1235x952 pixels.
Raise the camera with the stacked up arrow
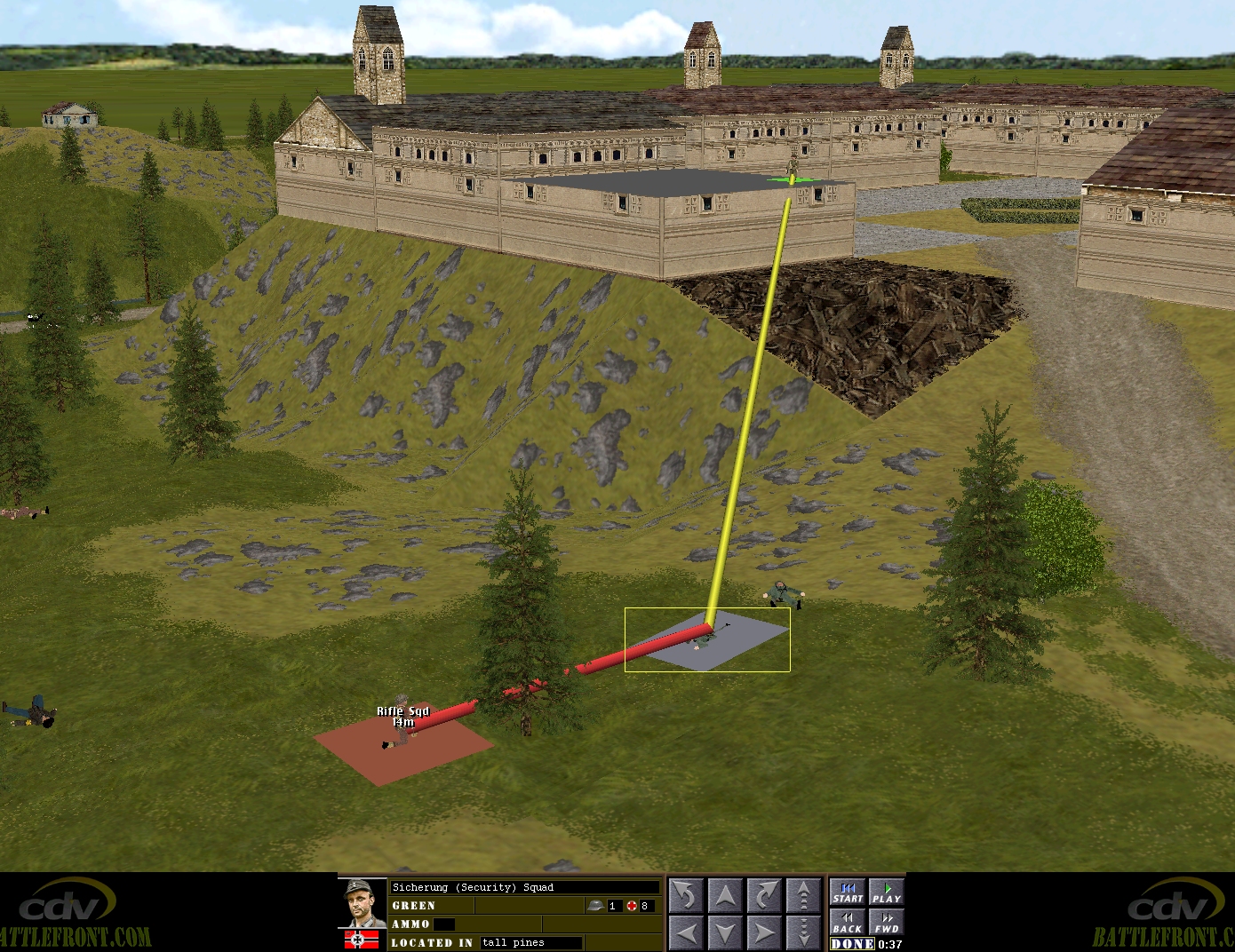click(x=803, y=895)
